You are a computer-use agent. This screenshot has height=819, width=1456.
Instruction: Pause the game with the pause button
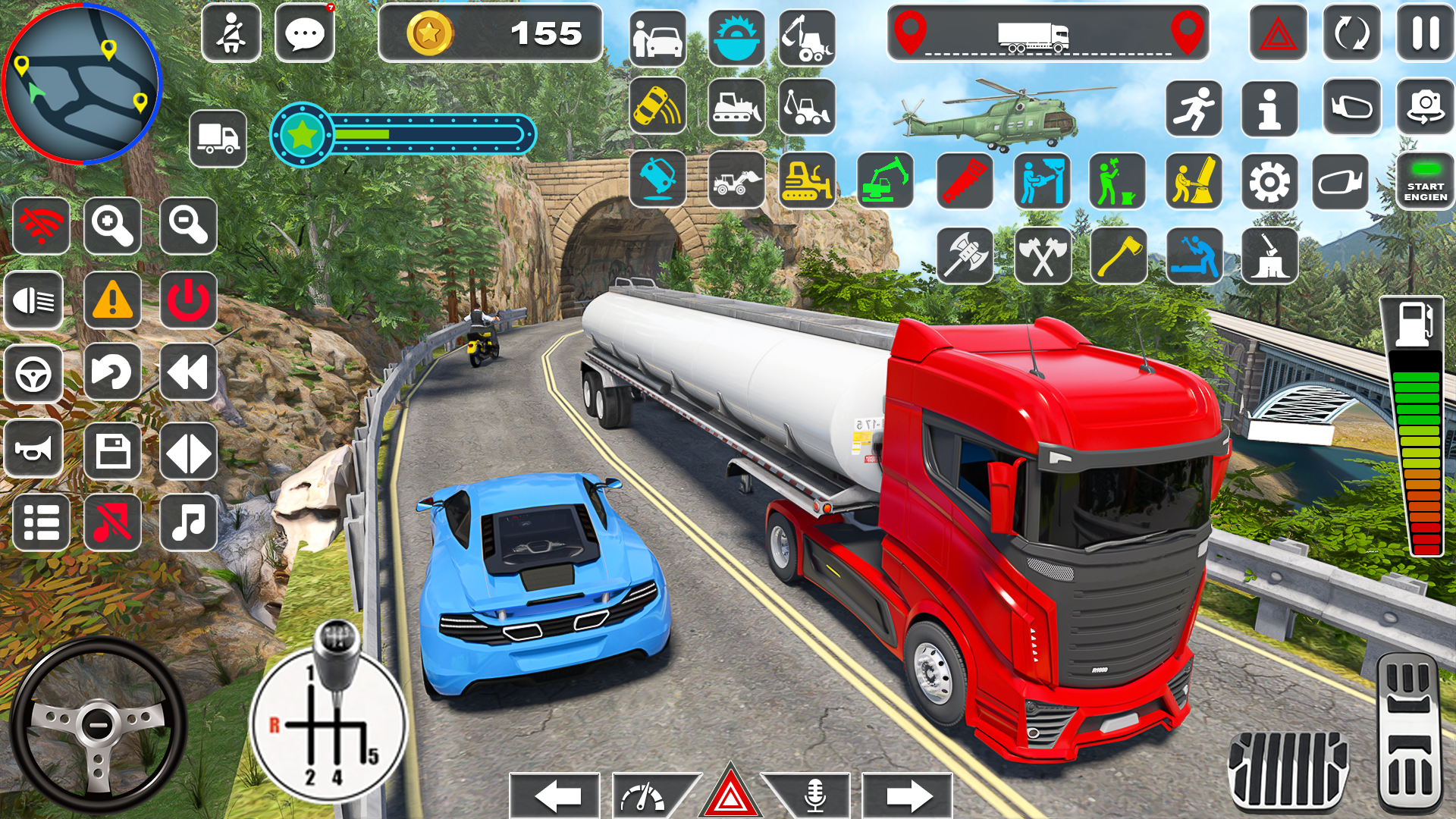click(x=1425, y=33)
